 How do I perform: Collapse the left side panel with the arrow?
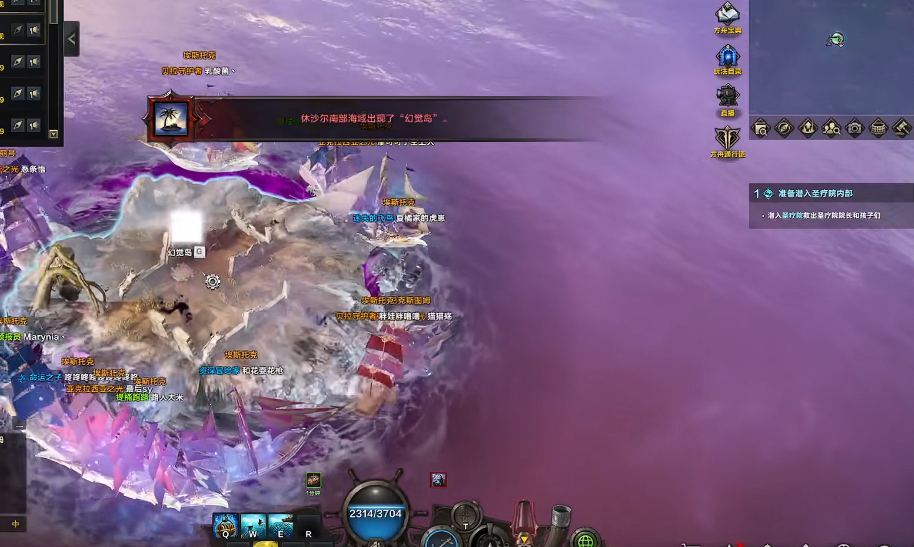(71, 39)
